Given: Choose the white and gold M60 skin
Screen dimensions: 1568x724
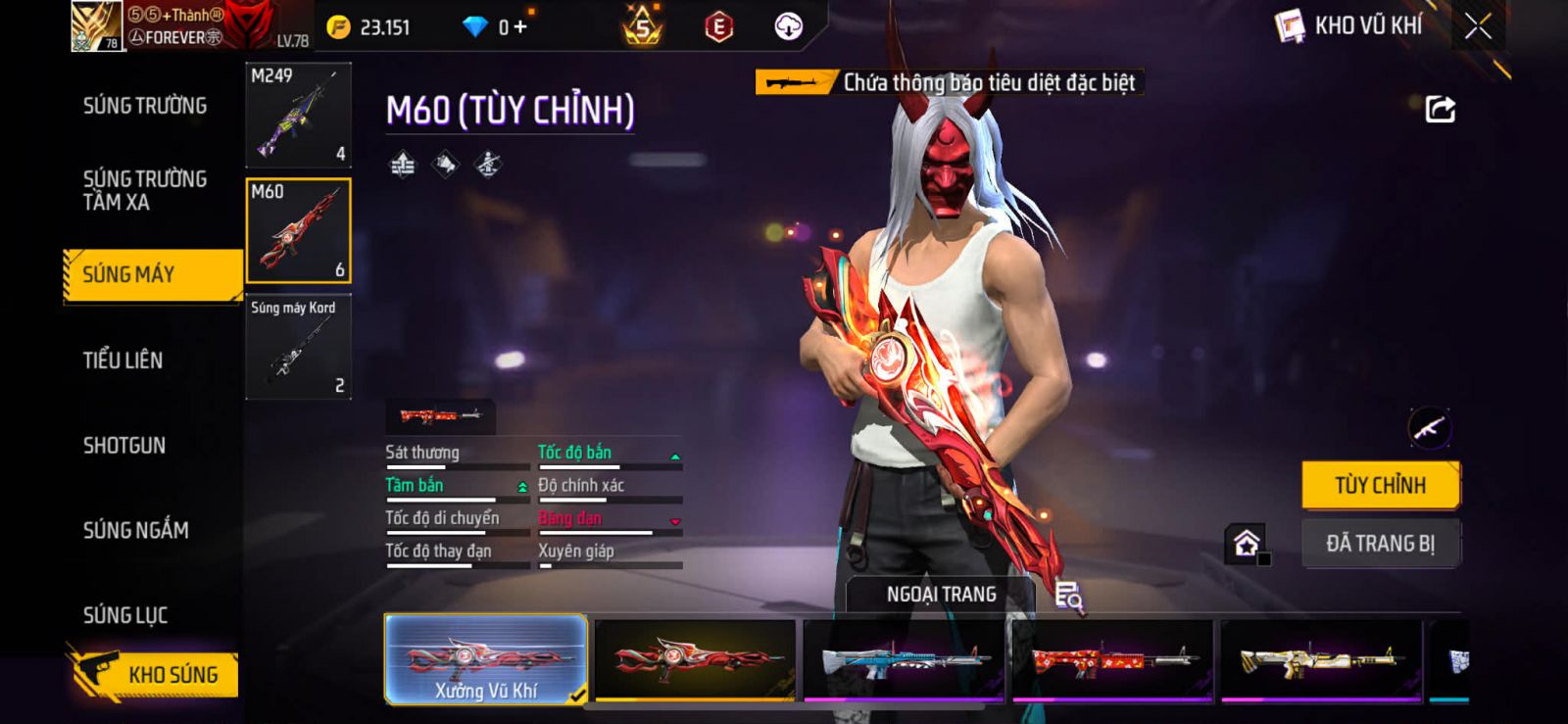Looking at the screenshot, I should [x=1320, y=659].
